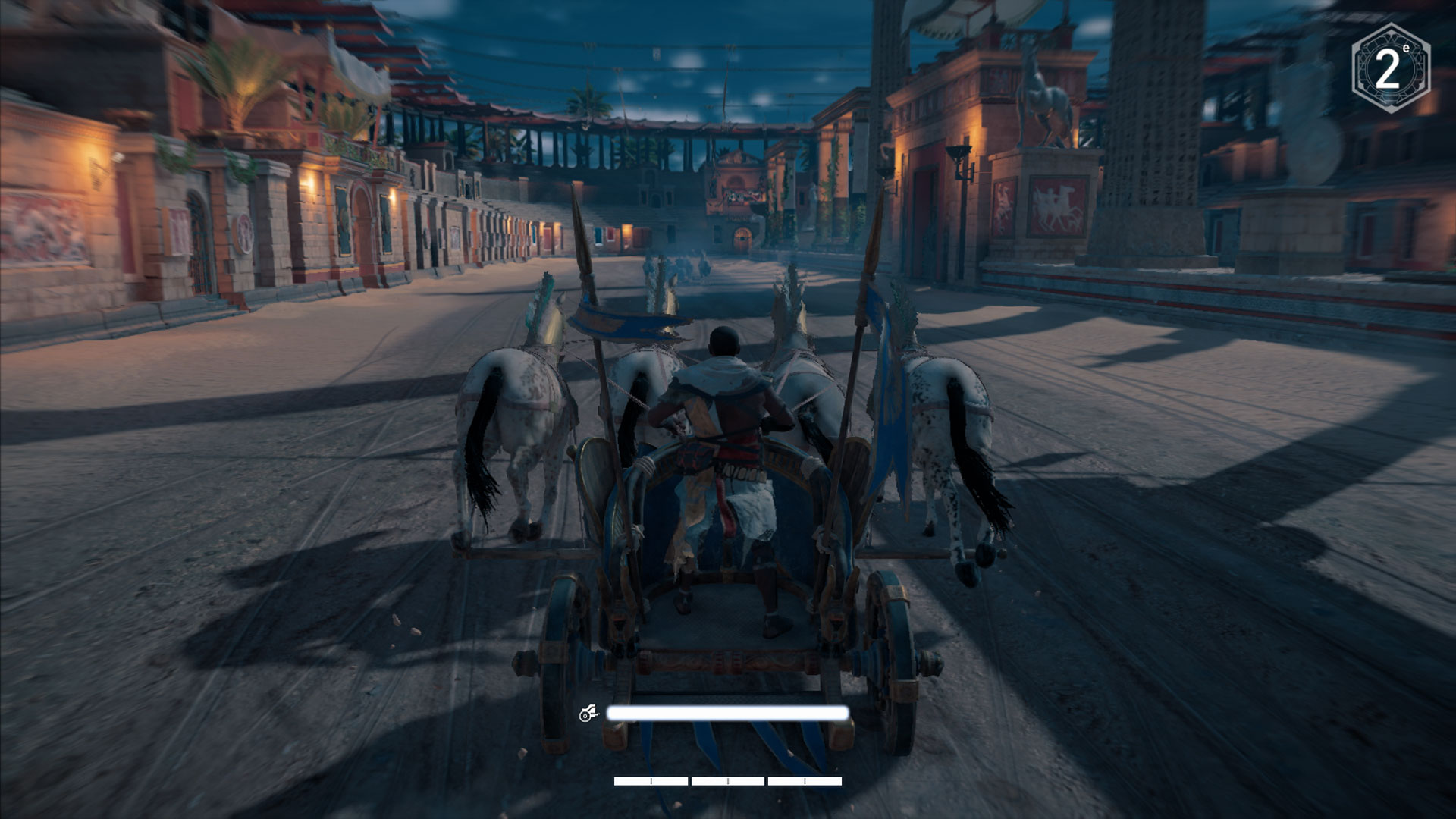Click the marker inside the first lap bar
The image size is (1456, 819).
point(651,780)
